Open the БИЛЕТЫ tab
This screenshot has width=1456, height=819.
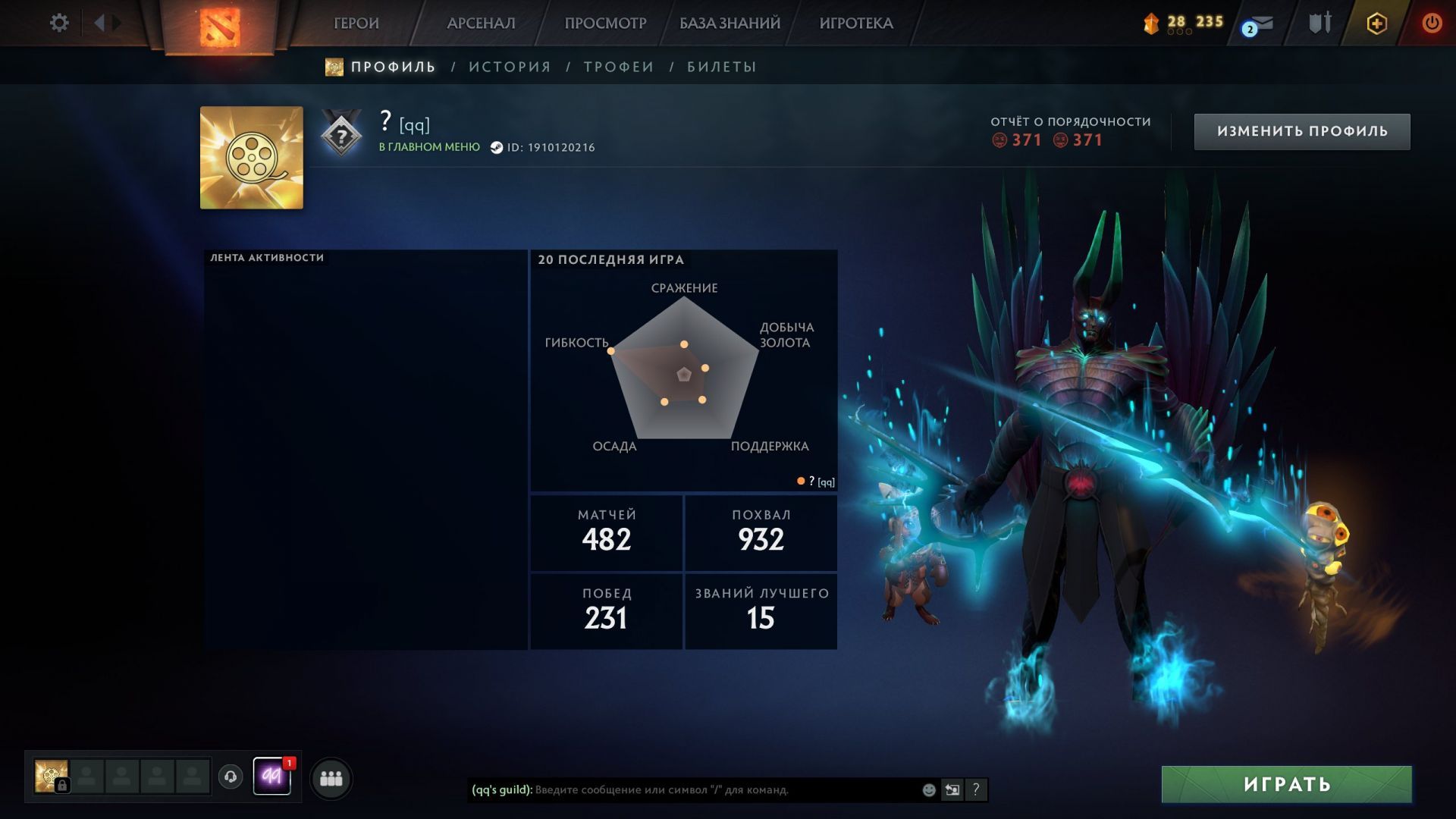721,67
